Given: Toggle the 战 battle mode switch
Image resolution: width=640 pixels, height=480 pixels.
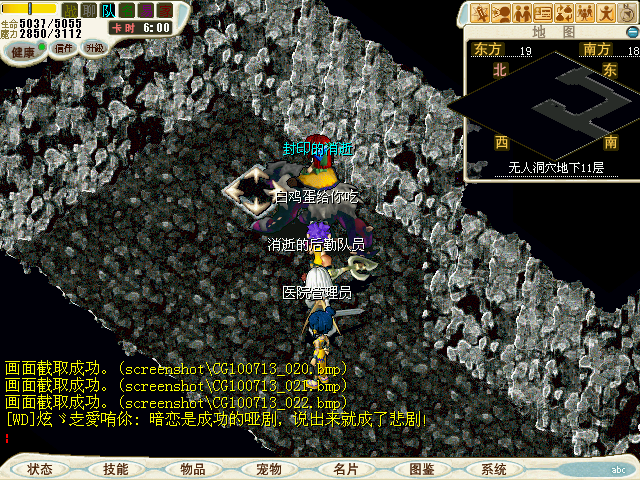Looking at the screenshot, I should pos(71,10).
